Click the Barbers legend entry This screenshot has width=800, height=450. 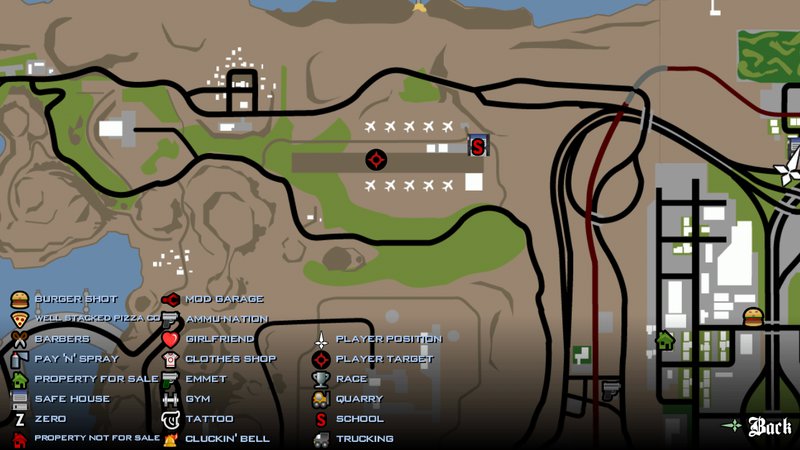pos(52,339)
